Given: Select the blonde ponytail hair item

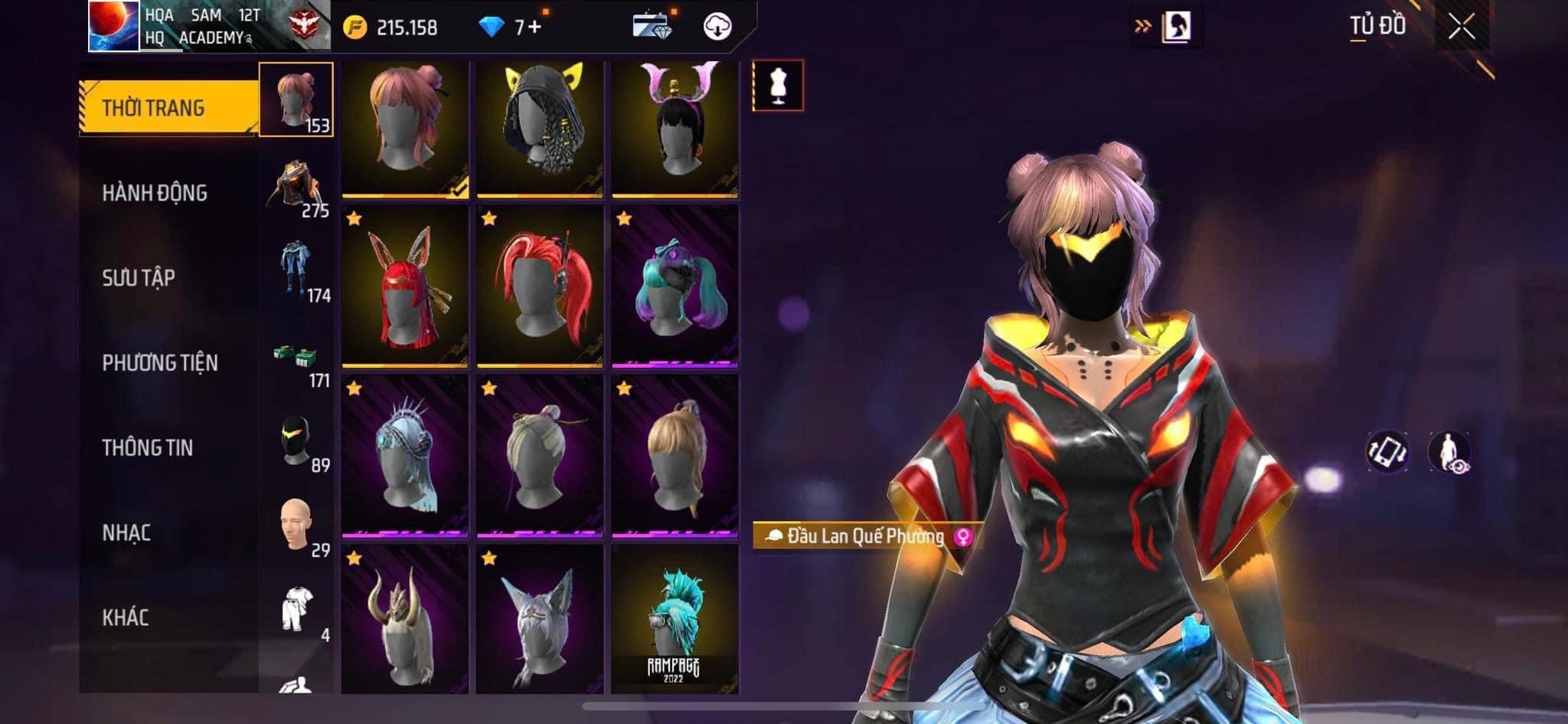Looking at the screenshot, I should coord(675,457).
